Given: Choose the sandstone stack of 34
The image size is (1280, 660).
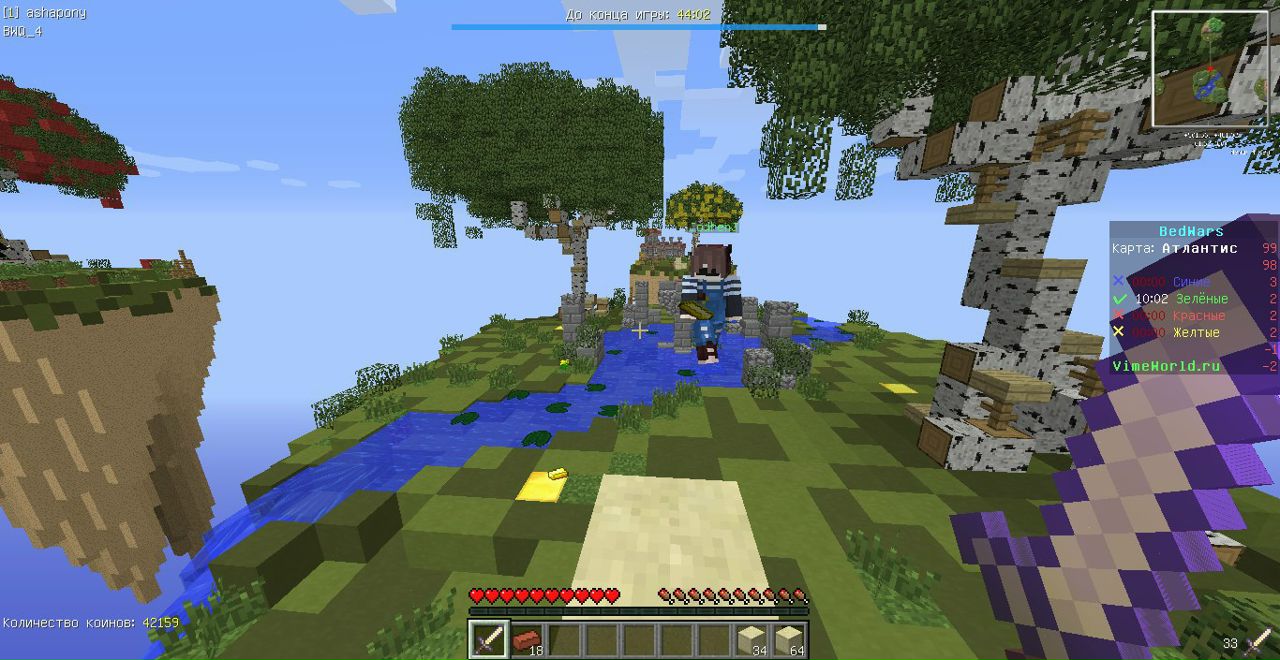Looking at the screenshot, I should 752,639.
